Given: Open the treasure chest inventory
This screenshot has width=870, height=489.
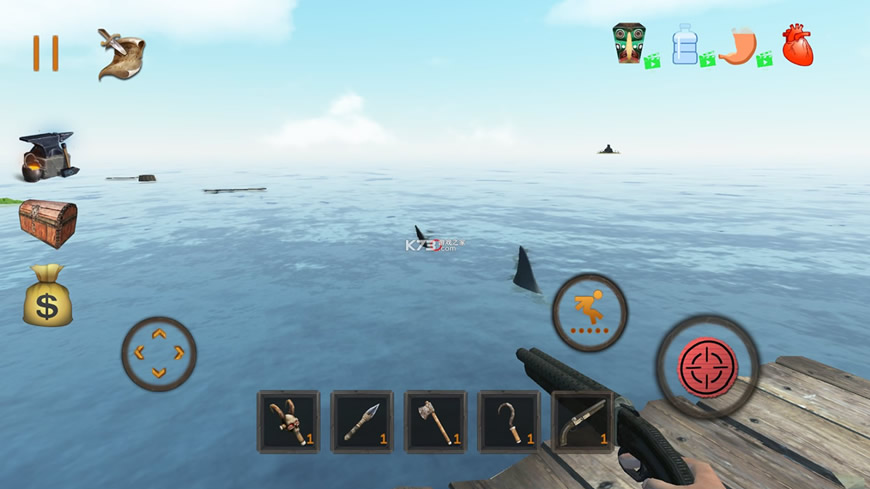Looking at the screenshot, I should [47, 221].
